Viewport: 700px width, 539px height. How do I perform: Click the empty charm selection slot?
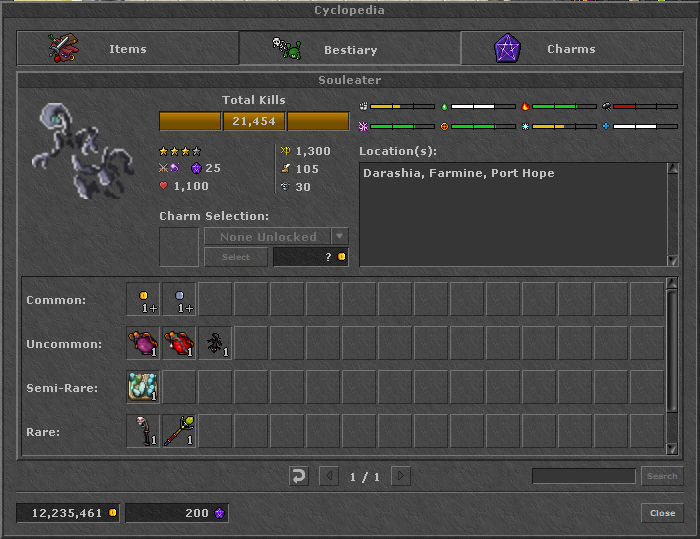[x=179, y=247]
